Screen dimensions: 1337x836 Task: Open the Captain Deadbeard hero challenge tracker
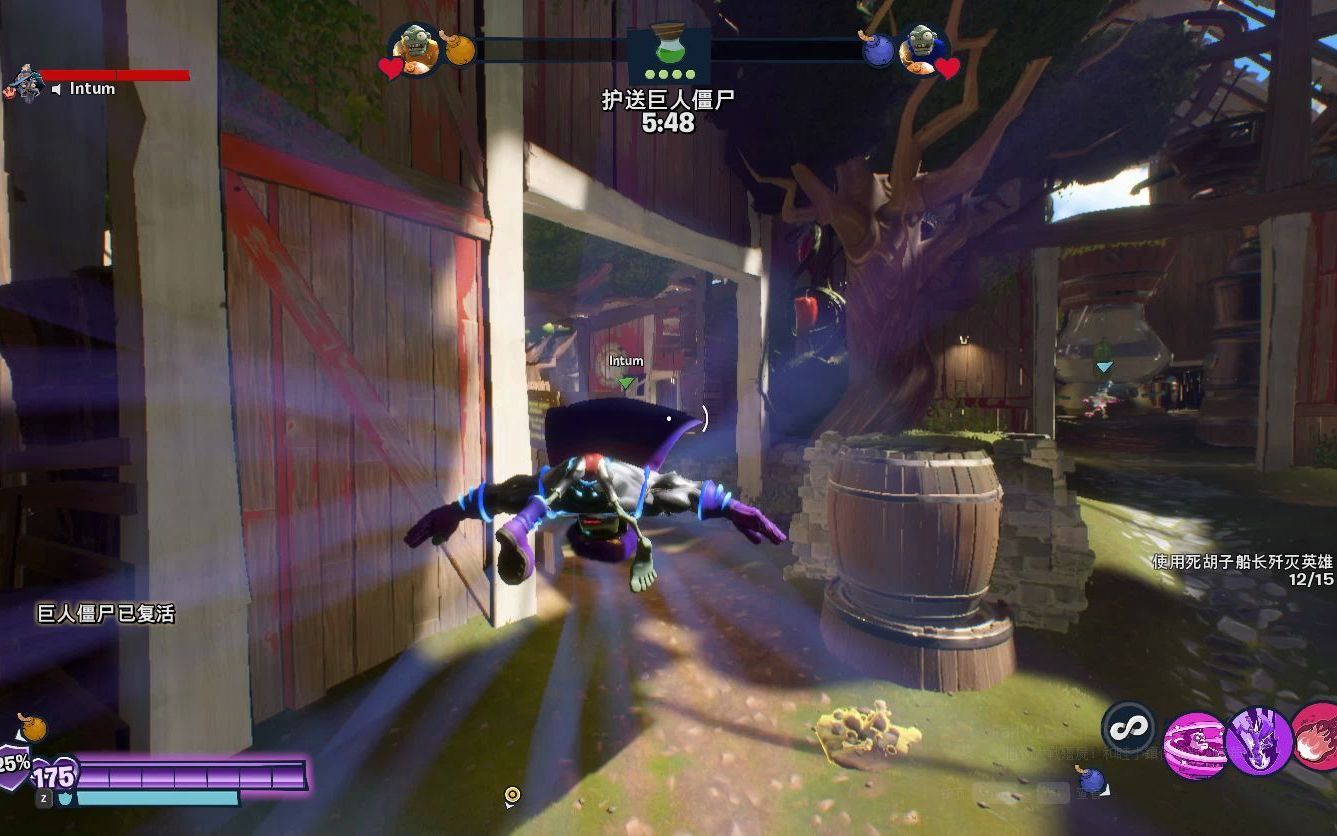click(x=1243, y=570)
